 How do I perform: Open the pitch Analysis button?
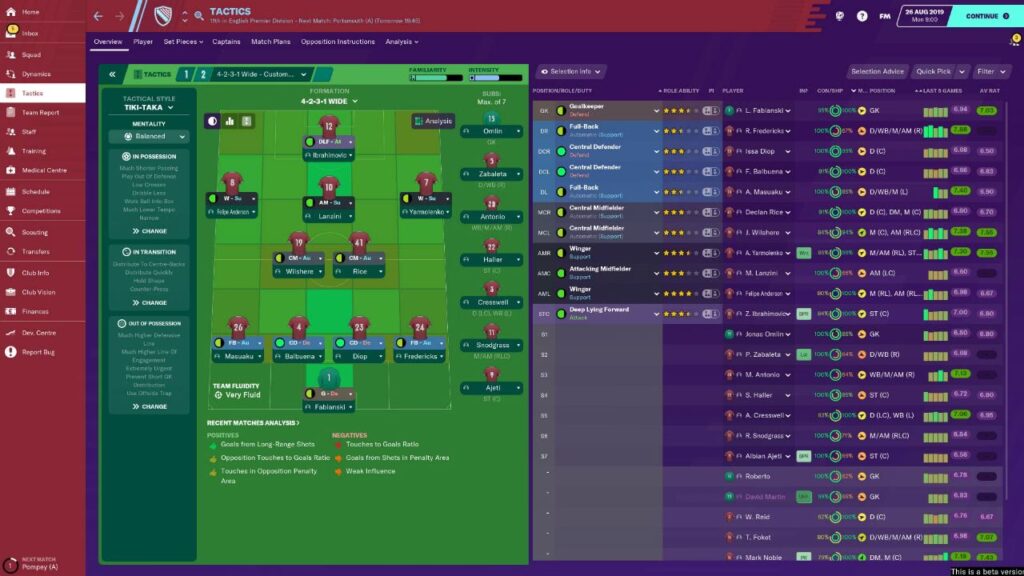click(433, 121)
